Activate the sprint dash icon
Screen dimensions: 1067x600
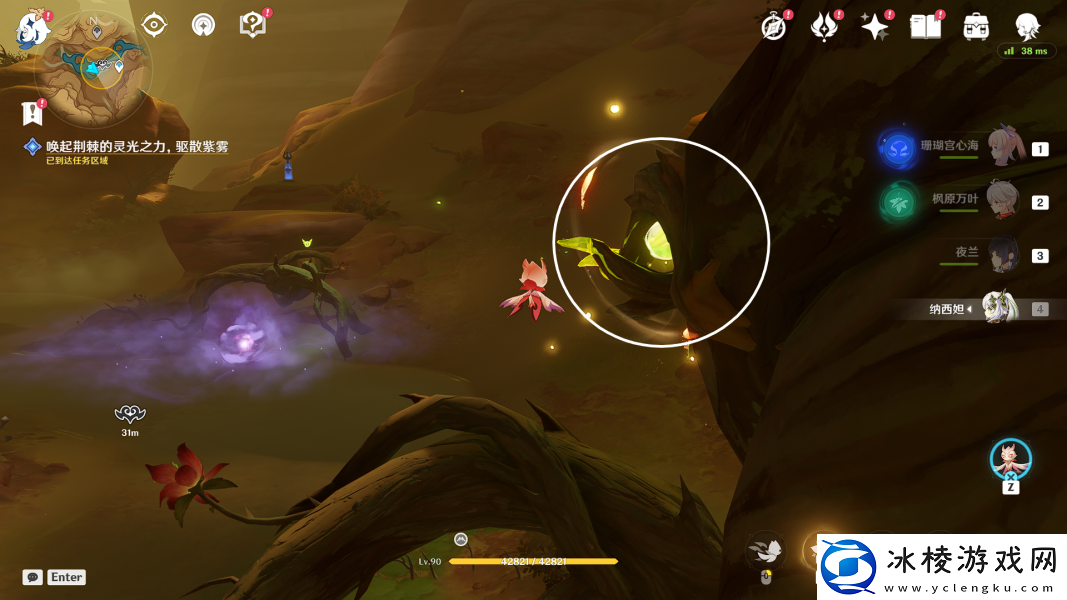point(765,549)
